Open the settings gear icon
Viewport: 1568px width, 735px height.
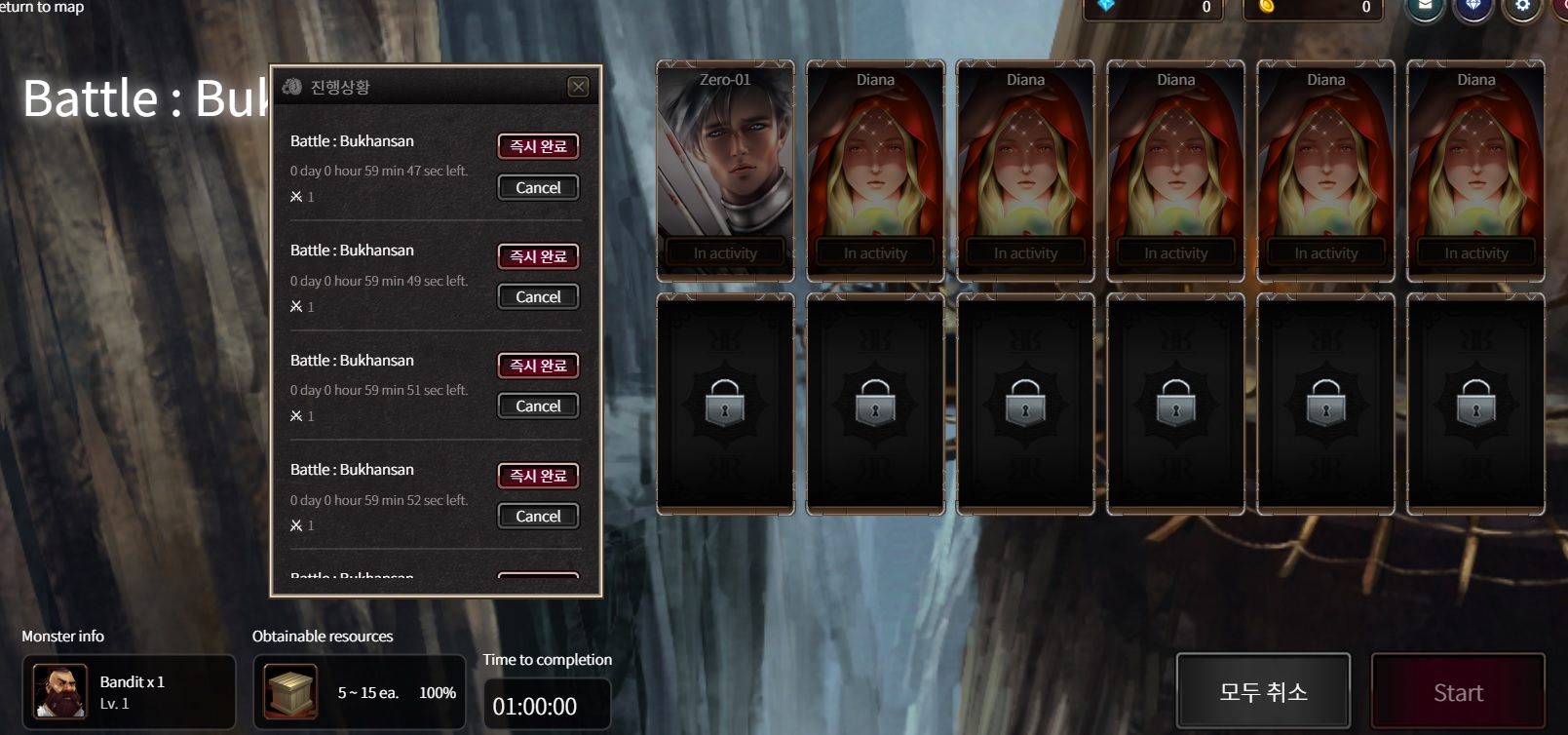[x=1522, y=8]
